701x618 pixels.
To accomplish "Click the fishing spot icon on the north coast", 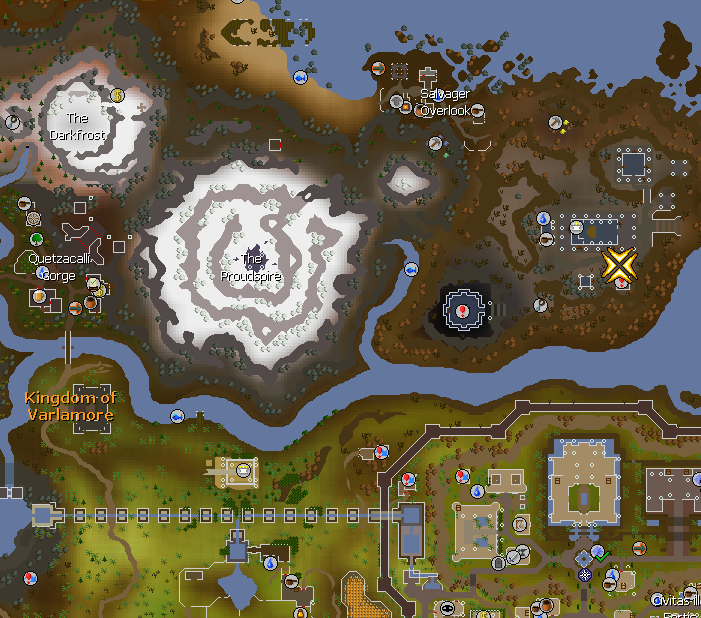I will (299, 77).
